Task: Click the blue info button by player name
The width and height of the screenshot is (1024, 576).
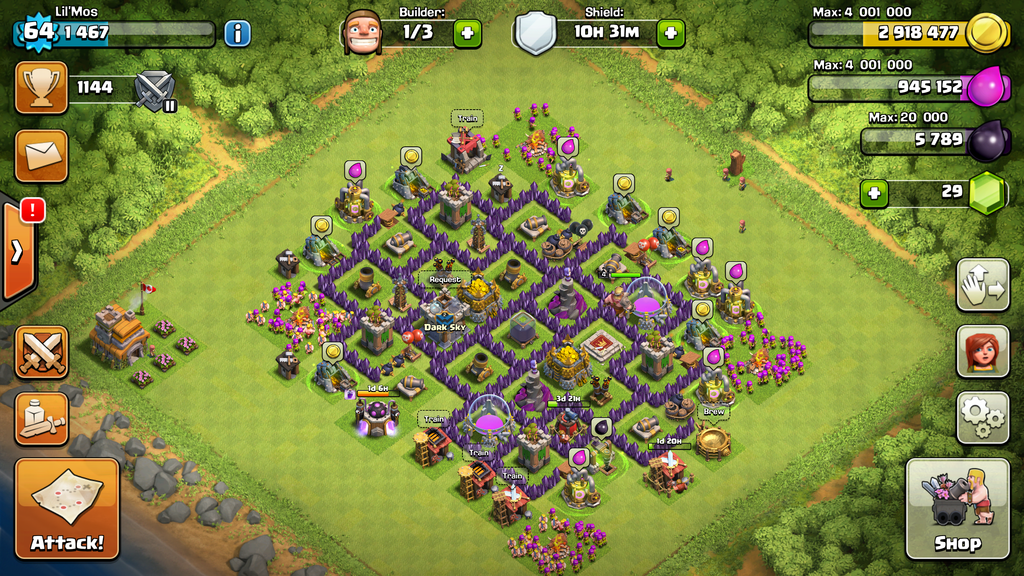Action: point(237,33)
